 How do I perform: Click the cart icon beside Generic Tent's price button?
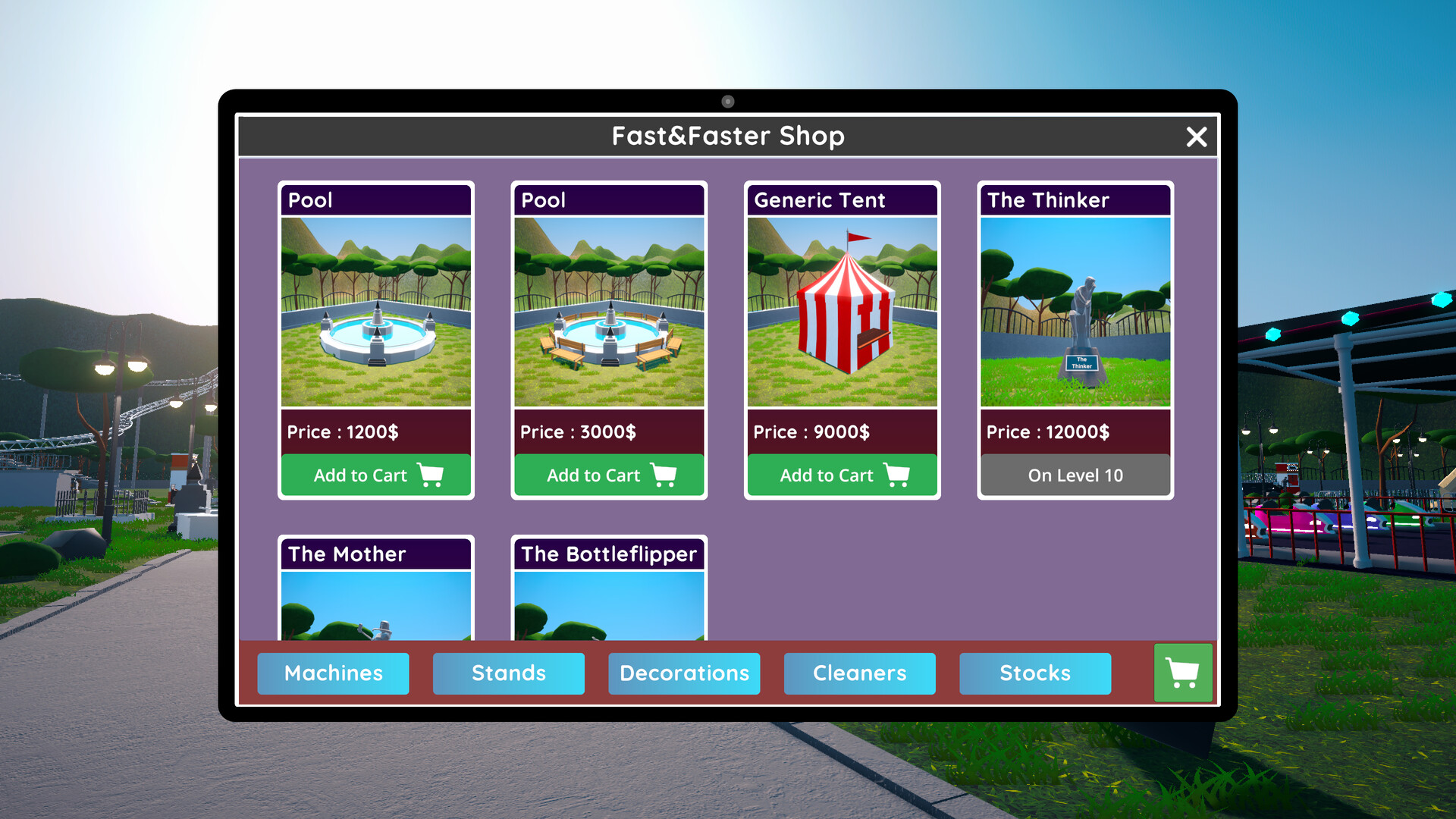click(x=898, y=475)
